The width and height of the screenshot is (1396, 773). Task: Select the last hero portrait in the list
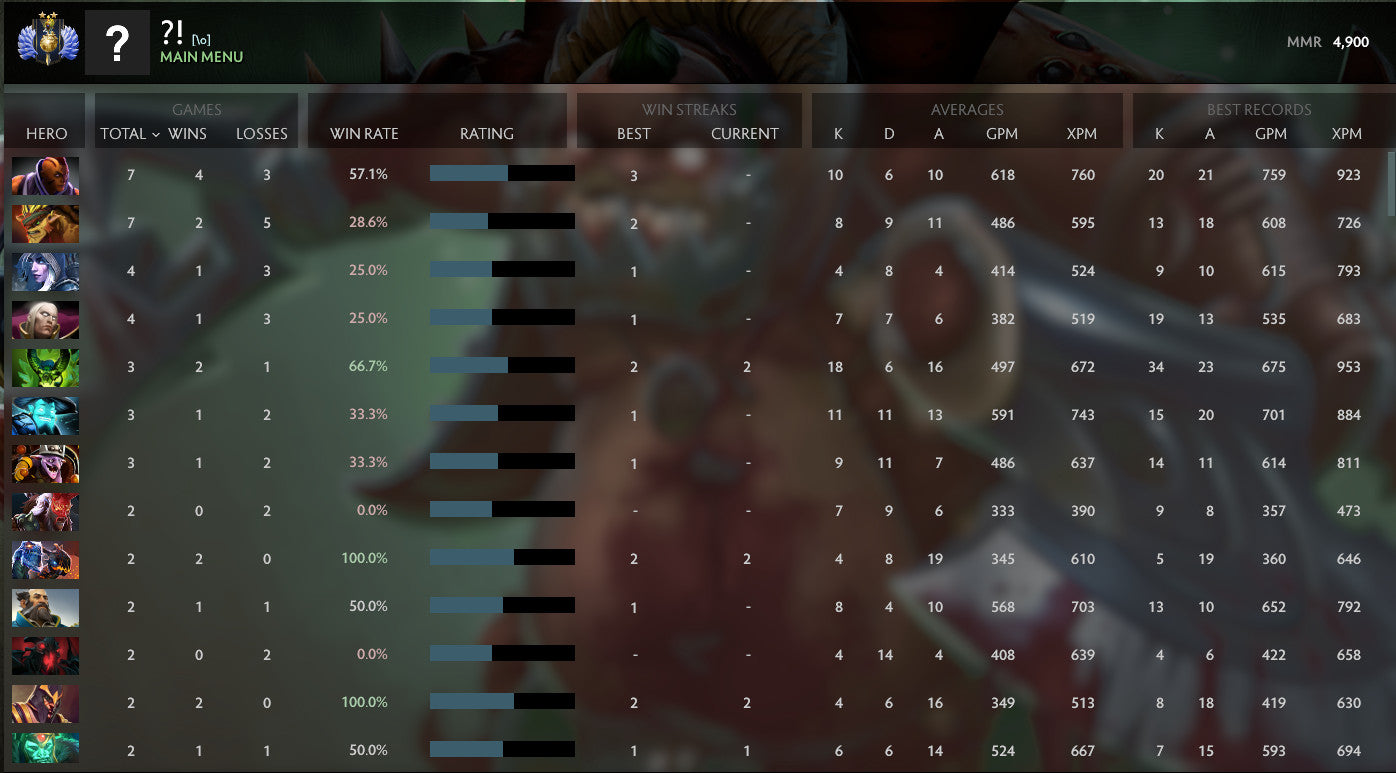tap(44, 750)
